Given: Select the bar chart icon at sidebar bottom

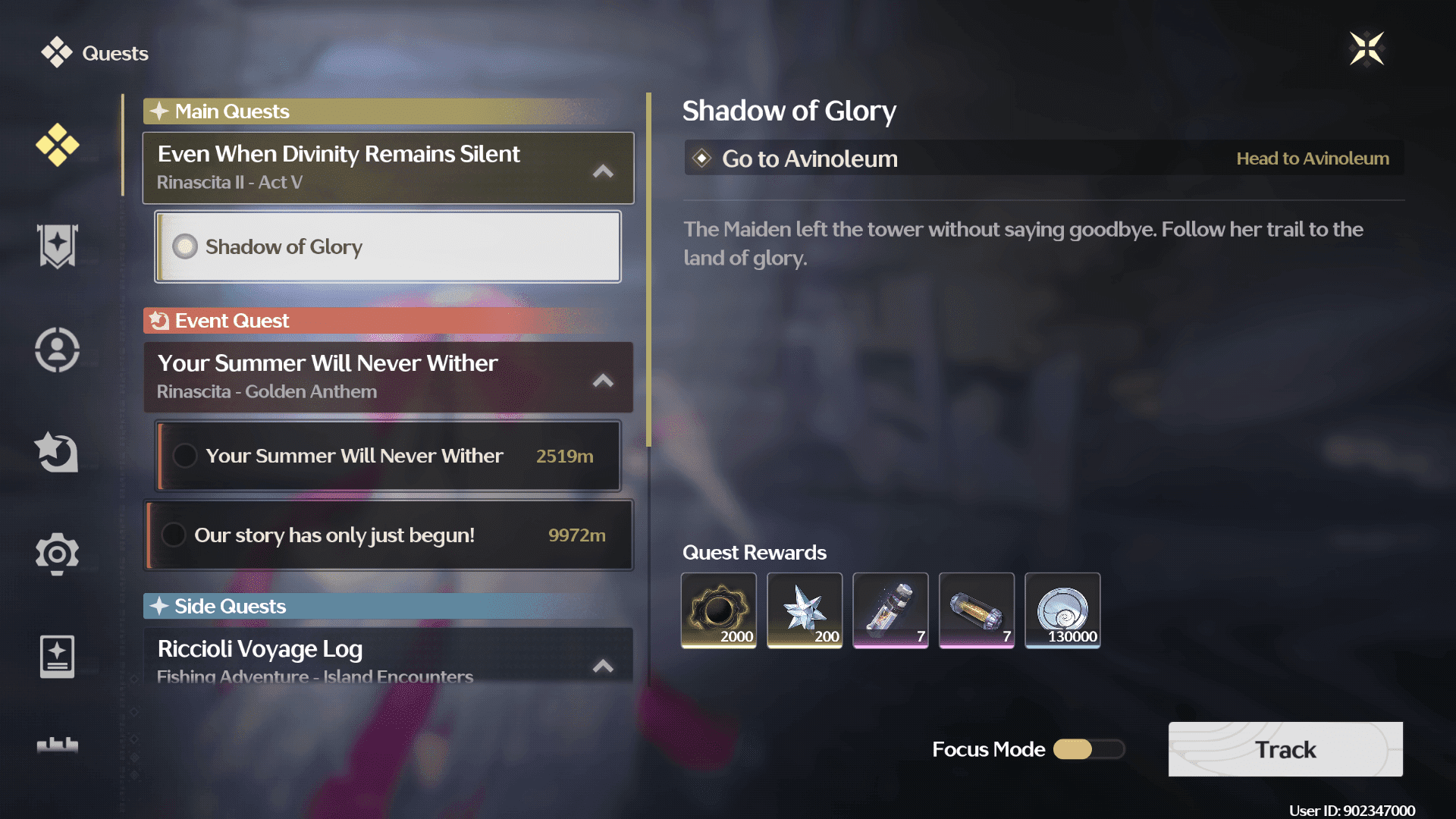Looking at the screenshot, I should (57, 746).
